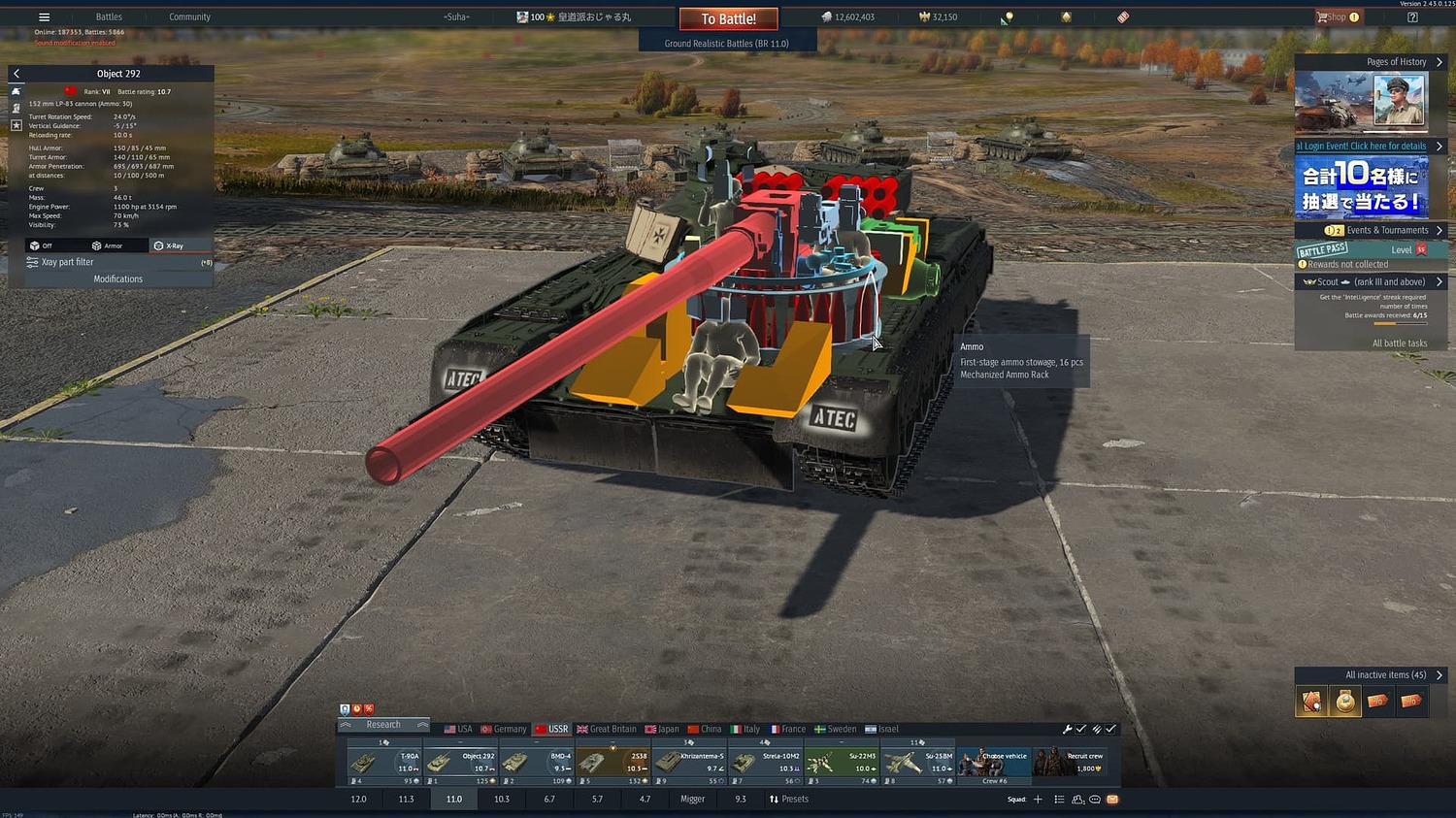
Task: Switch to the Germany nation tab
Action: 503,729
